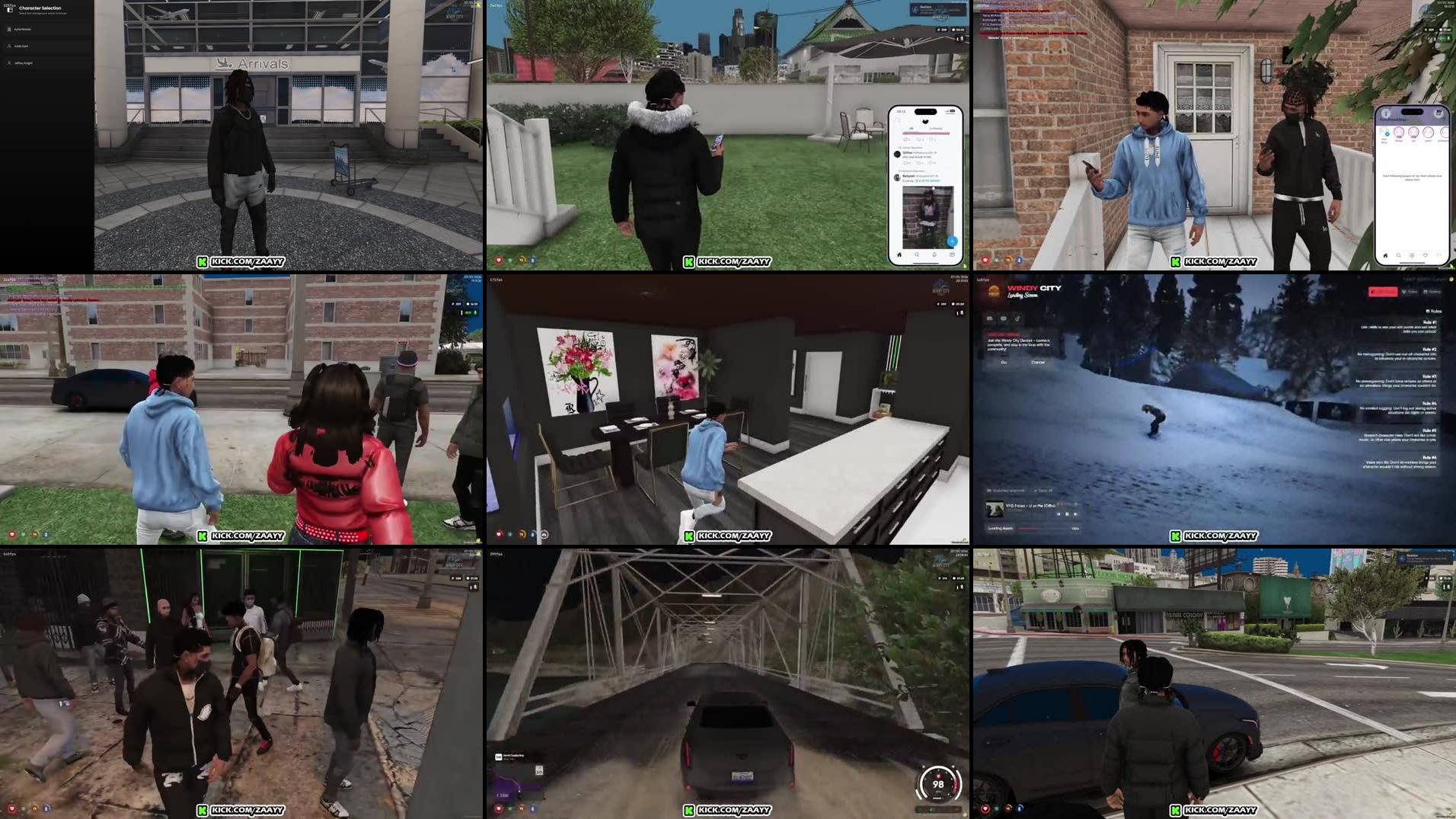The height and width of the screenshot is (819, 1456).
Task: Open the Rules panel on the loading screen
Action: (1410, 292)
